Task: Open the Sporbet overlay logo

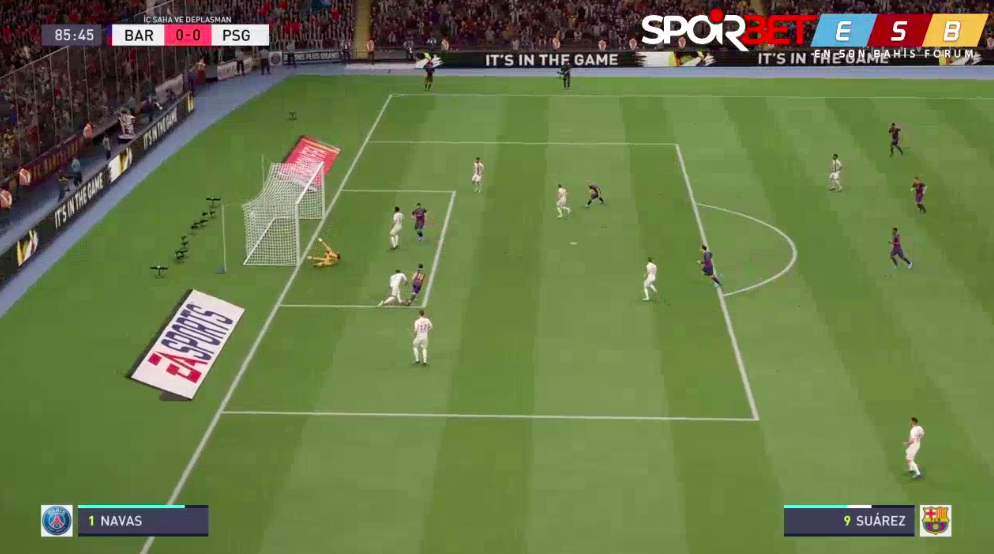Action: pyautogui.click(x=725, y=30)
